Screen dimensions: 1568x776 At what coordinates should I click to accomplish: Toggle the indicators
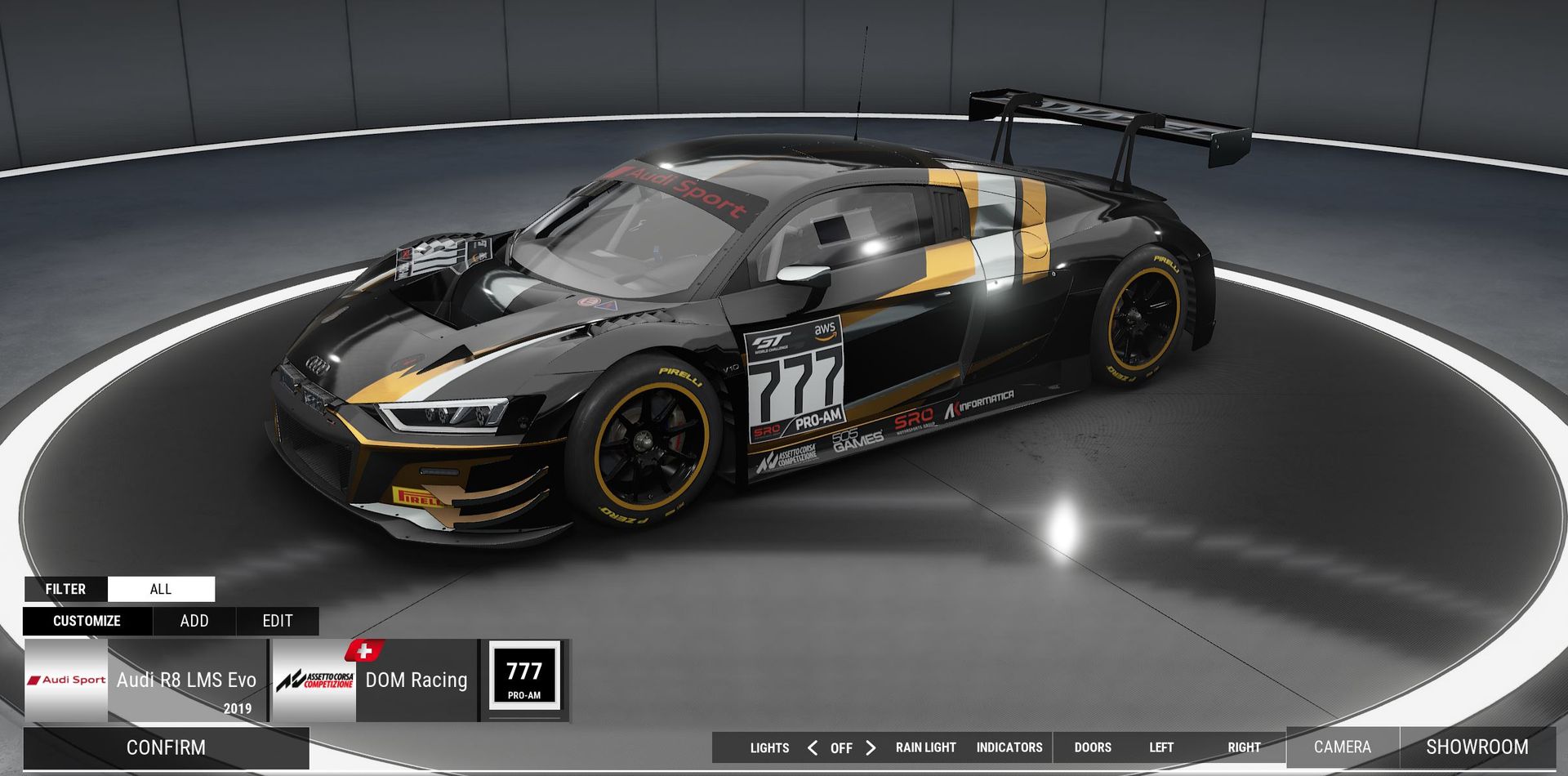pos(1009,747)
